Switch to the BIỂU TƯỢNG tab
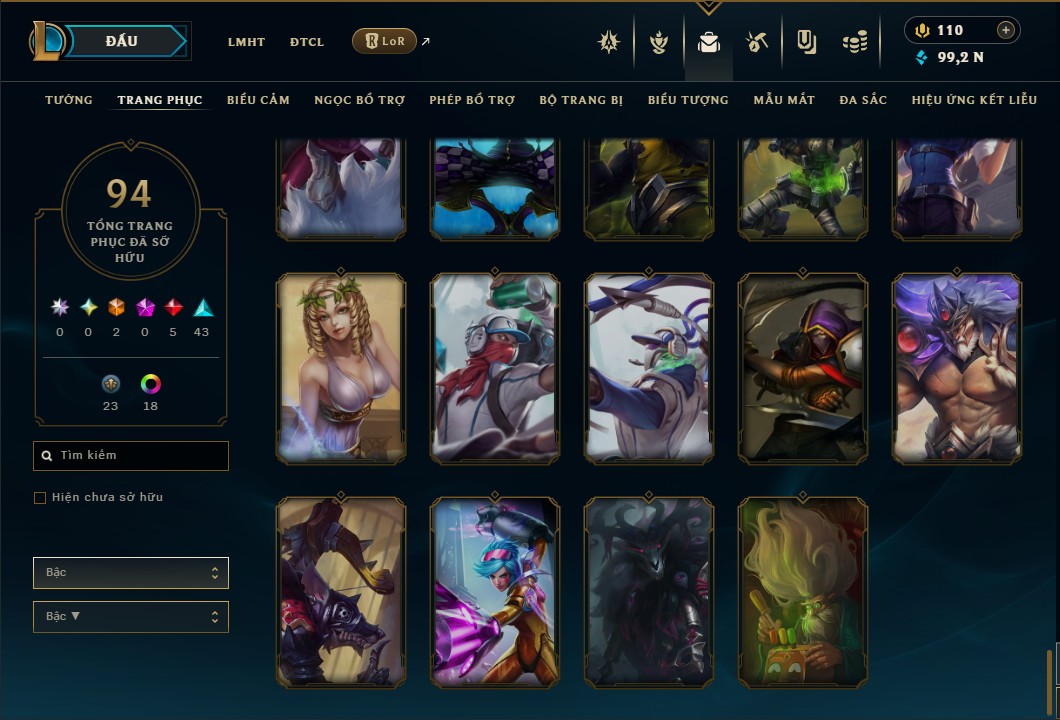Screen dimensions: 1060x720 click(688, 100)
